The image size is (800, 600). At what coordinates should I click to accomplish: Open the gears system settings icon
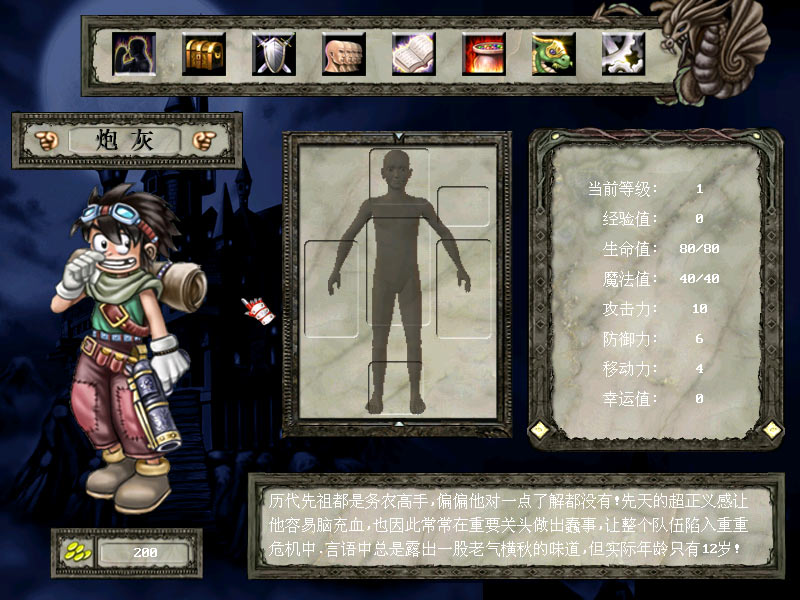tap(622, 54)
